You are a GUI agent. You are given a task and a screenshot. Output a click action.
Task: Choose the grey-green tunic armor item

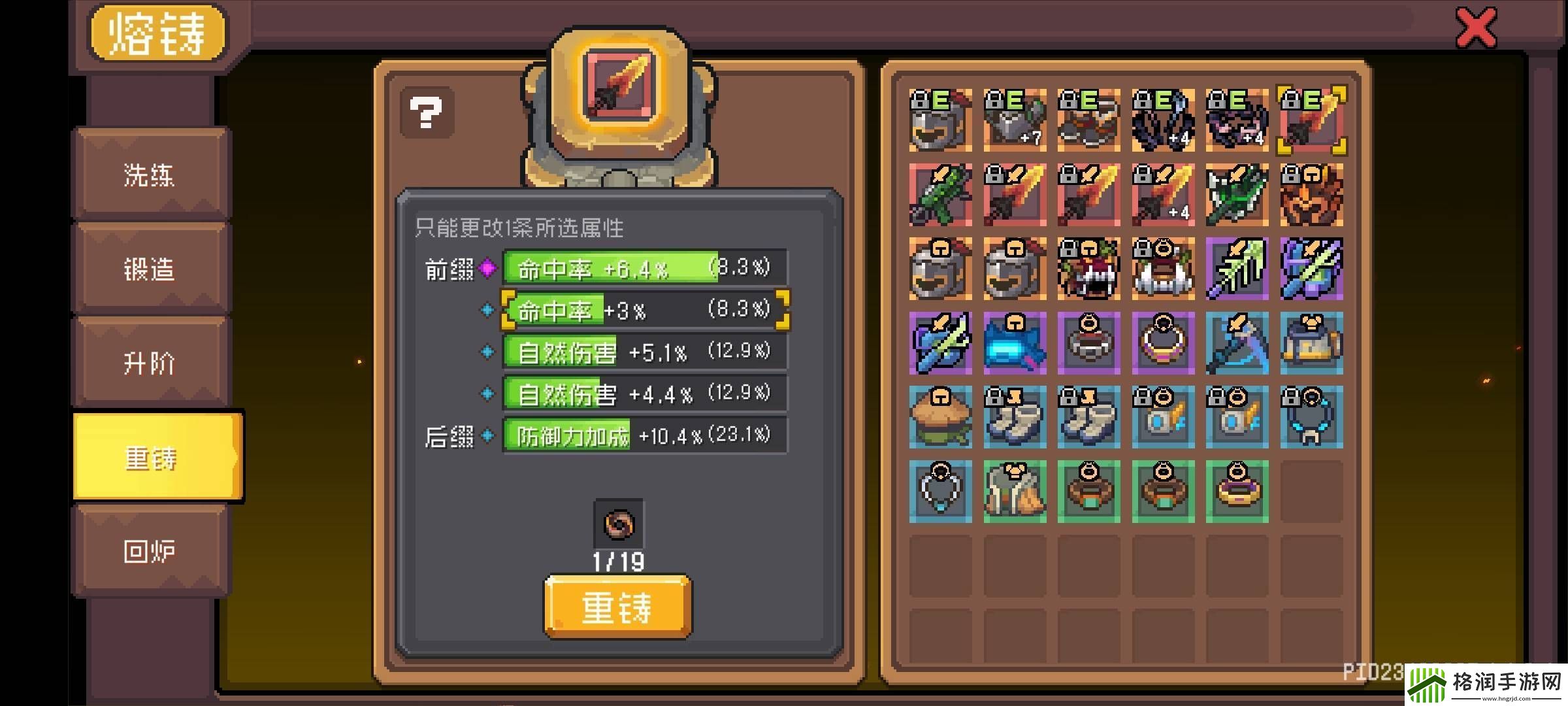coord(1015,492)
